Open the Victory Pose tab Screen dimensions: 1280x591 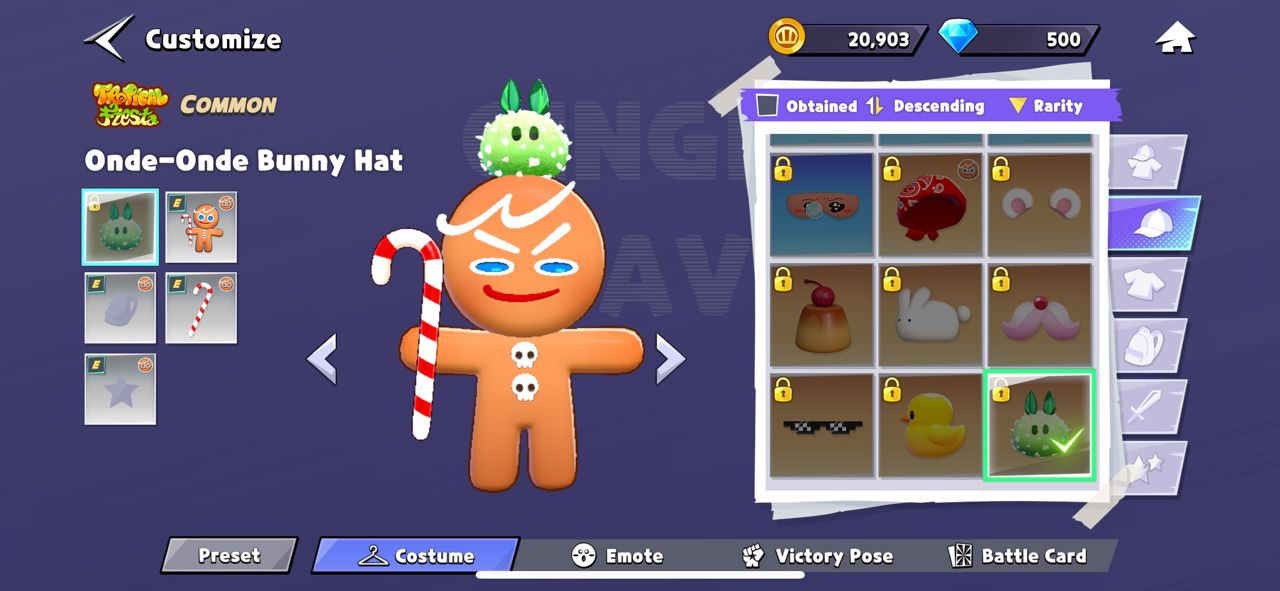[817, 556]
